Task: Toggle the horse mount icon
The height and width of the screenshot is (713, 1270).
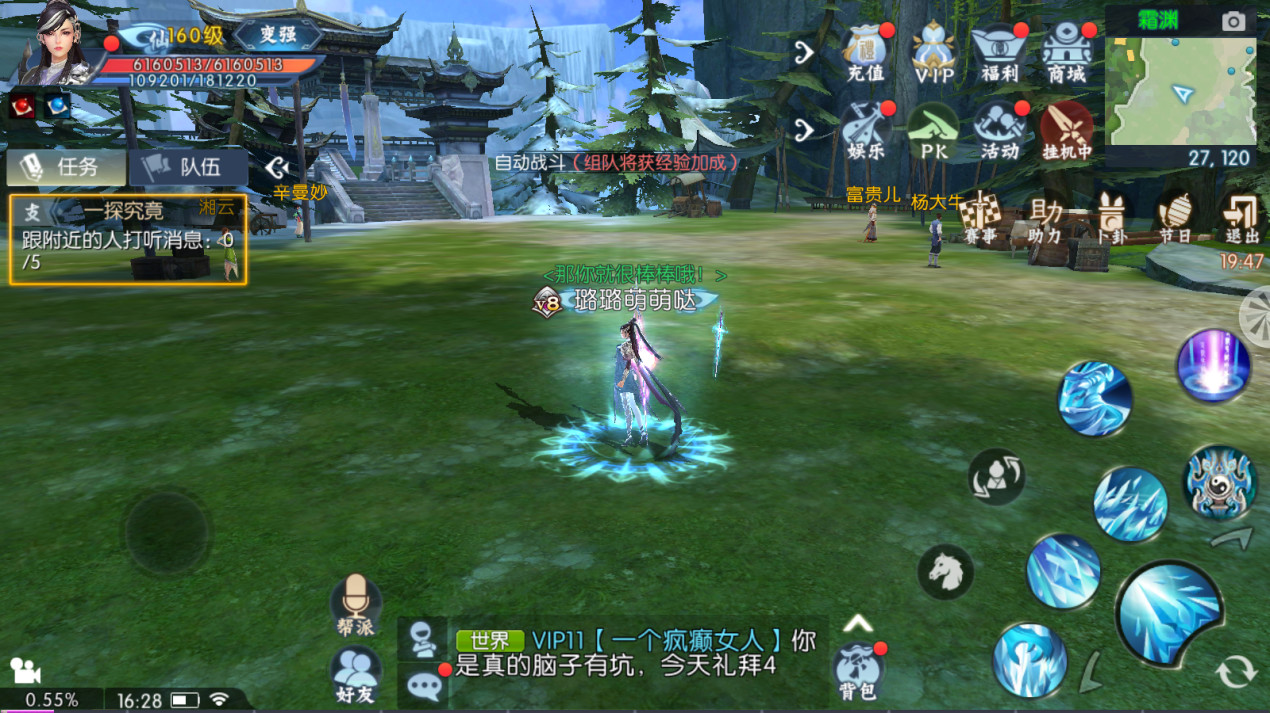Action: [945, 571]
